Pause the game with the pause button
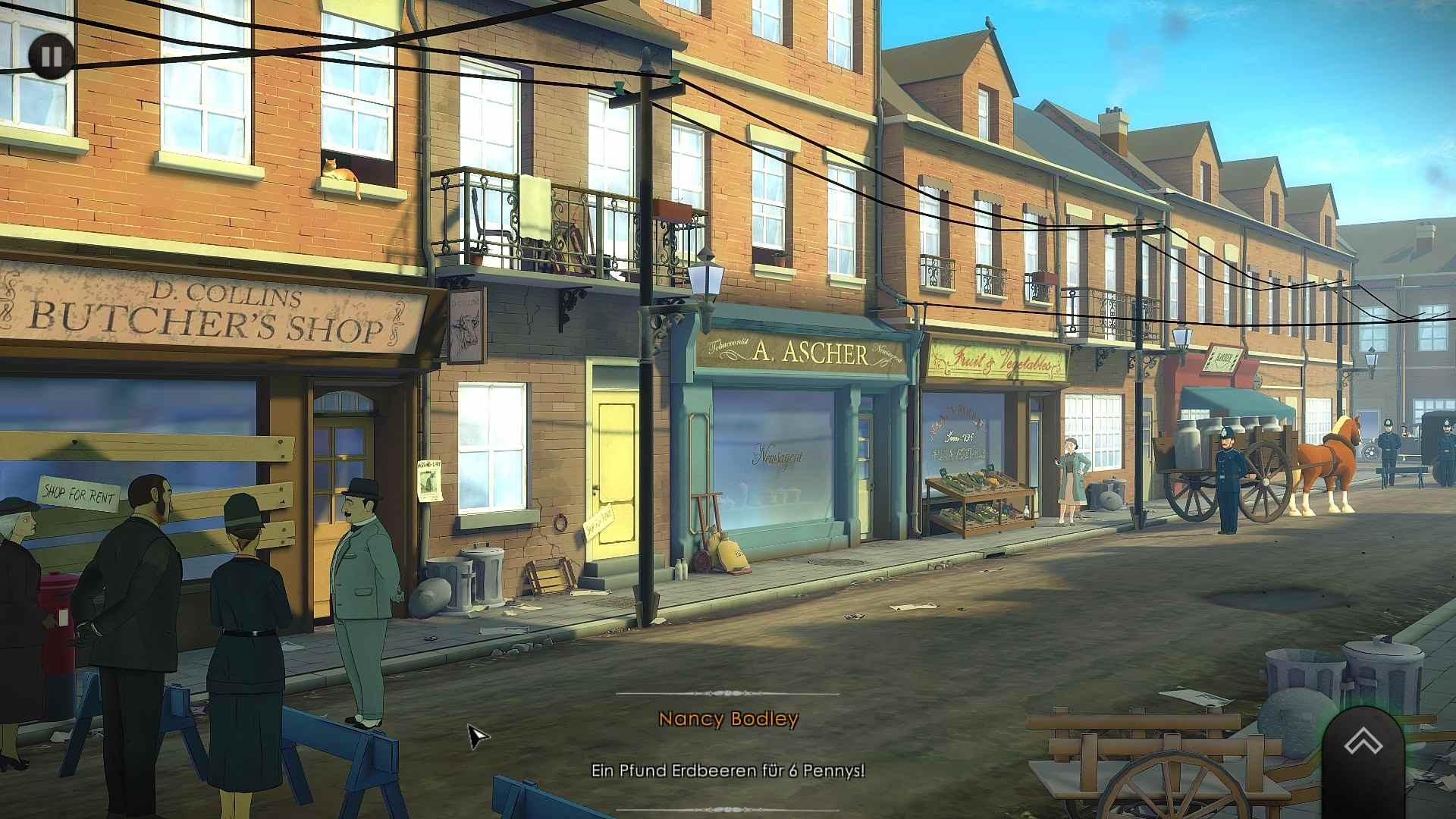 click(52, 57)
